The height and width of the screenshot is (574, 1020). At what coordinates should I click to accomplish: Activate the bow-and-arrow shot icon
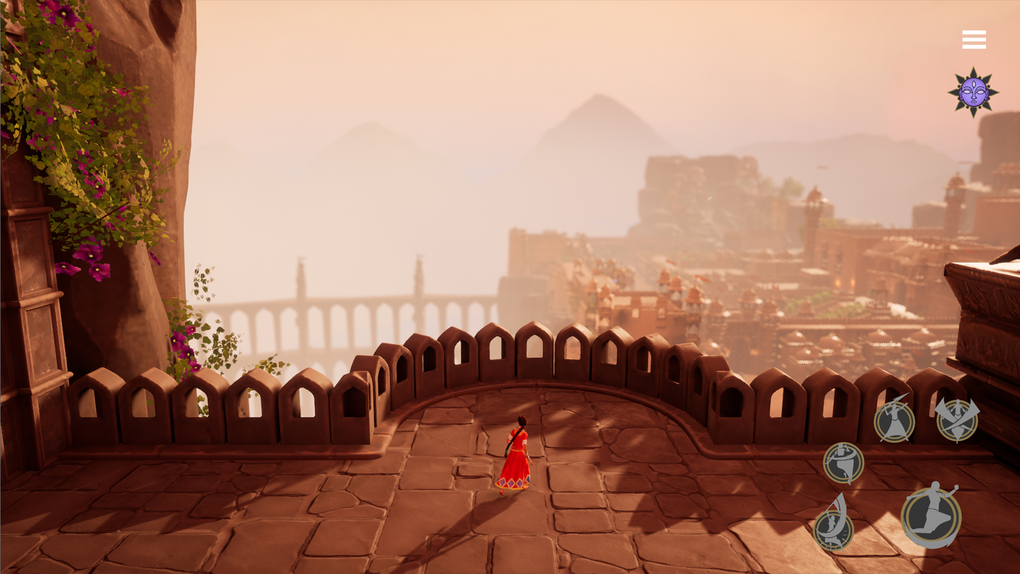[x=833, y=525]
